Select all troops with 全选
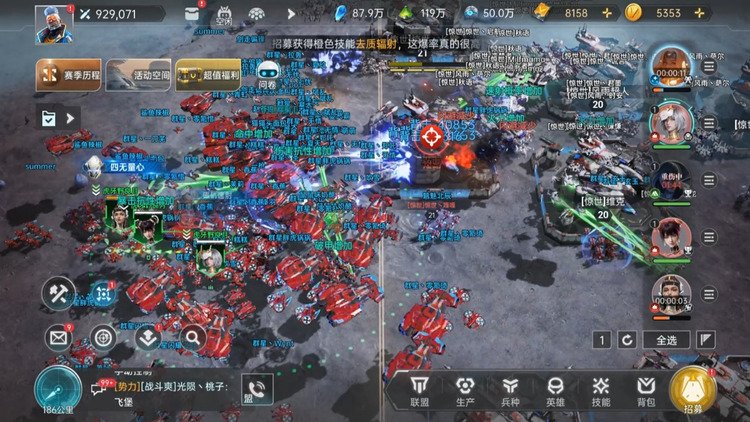This screenshot has height=422, width=750. [x=666, y=340]
